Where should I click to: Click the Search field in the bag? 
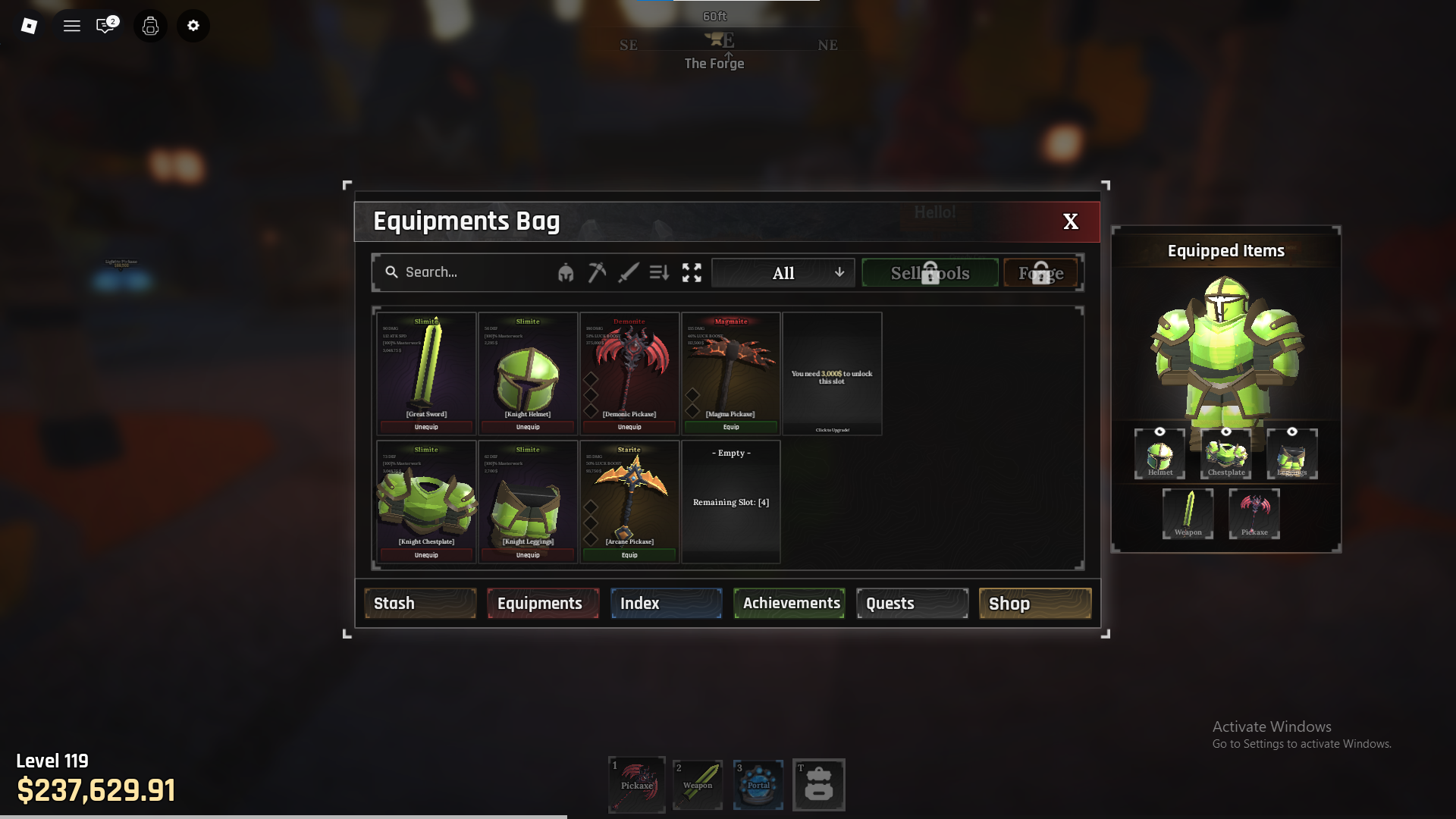pos(470,272)
